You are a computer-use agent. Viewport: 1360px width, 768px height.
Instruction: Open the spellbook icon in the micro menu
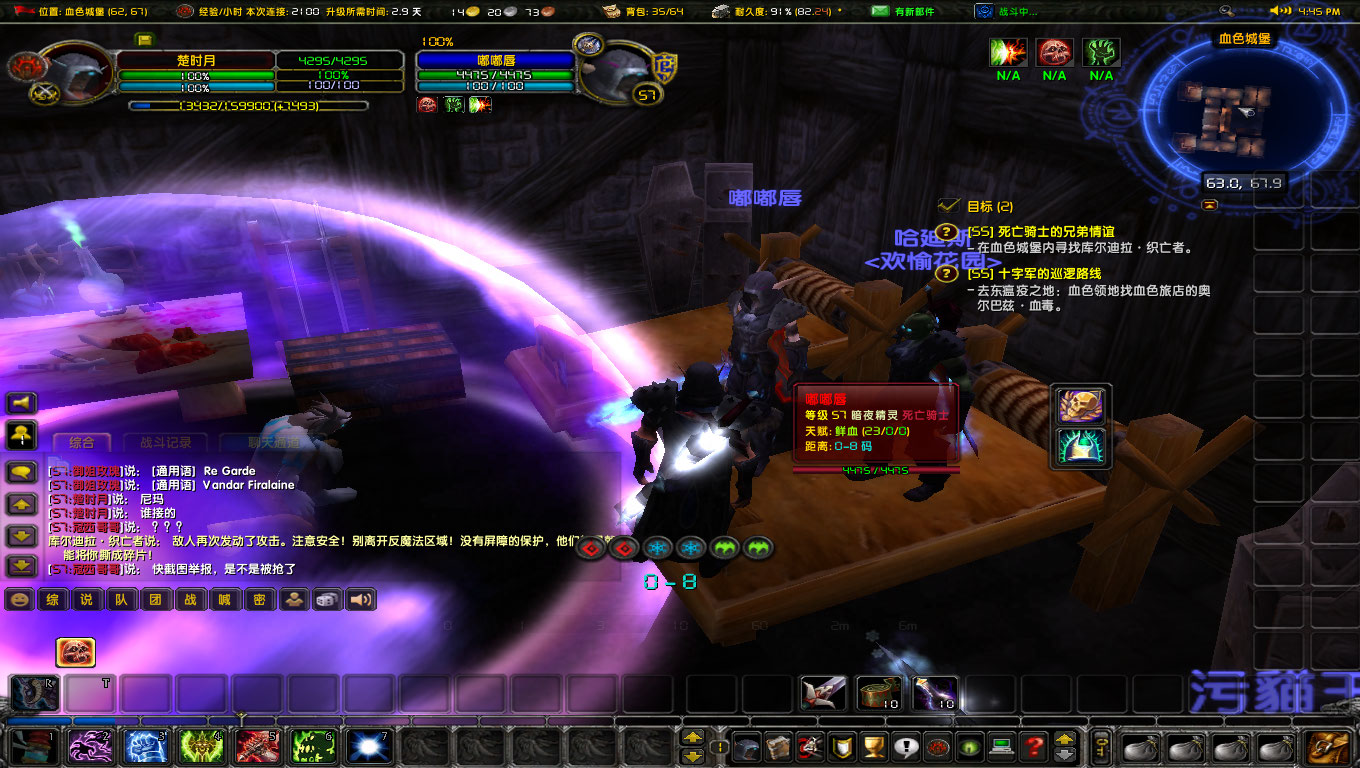[779, 750]
